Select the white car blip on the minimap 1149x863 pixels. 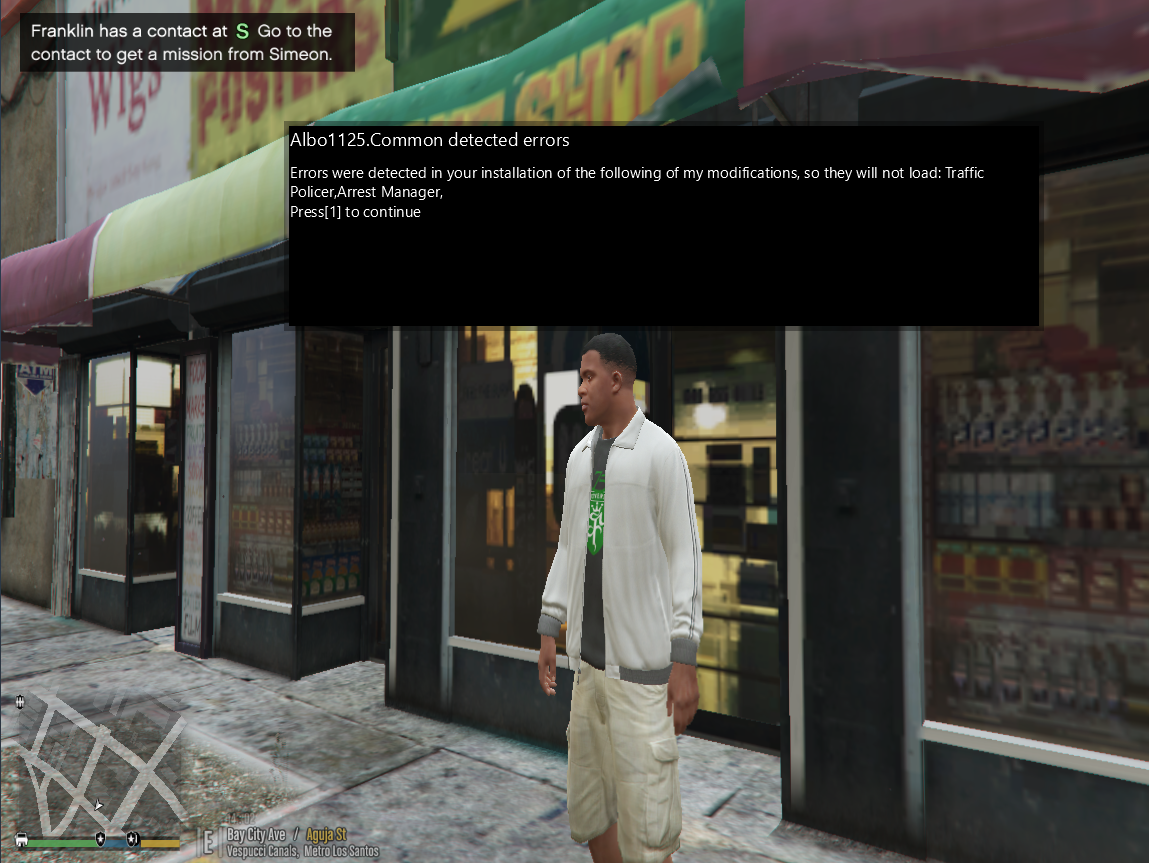22,839
